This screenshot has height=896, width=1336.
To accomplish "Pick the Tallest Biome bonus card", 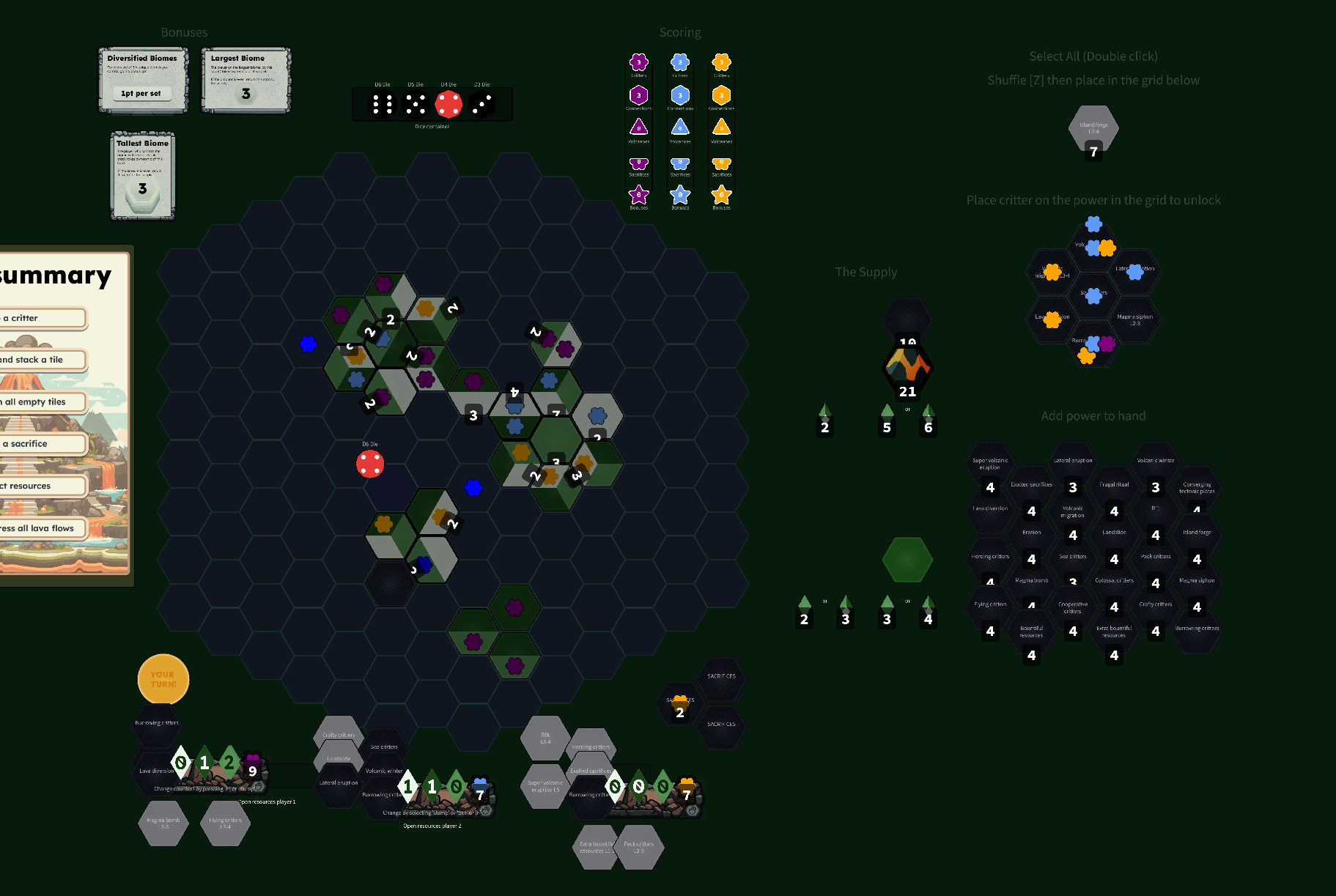I will pyautogui.click(x=143, y=176).
